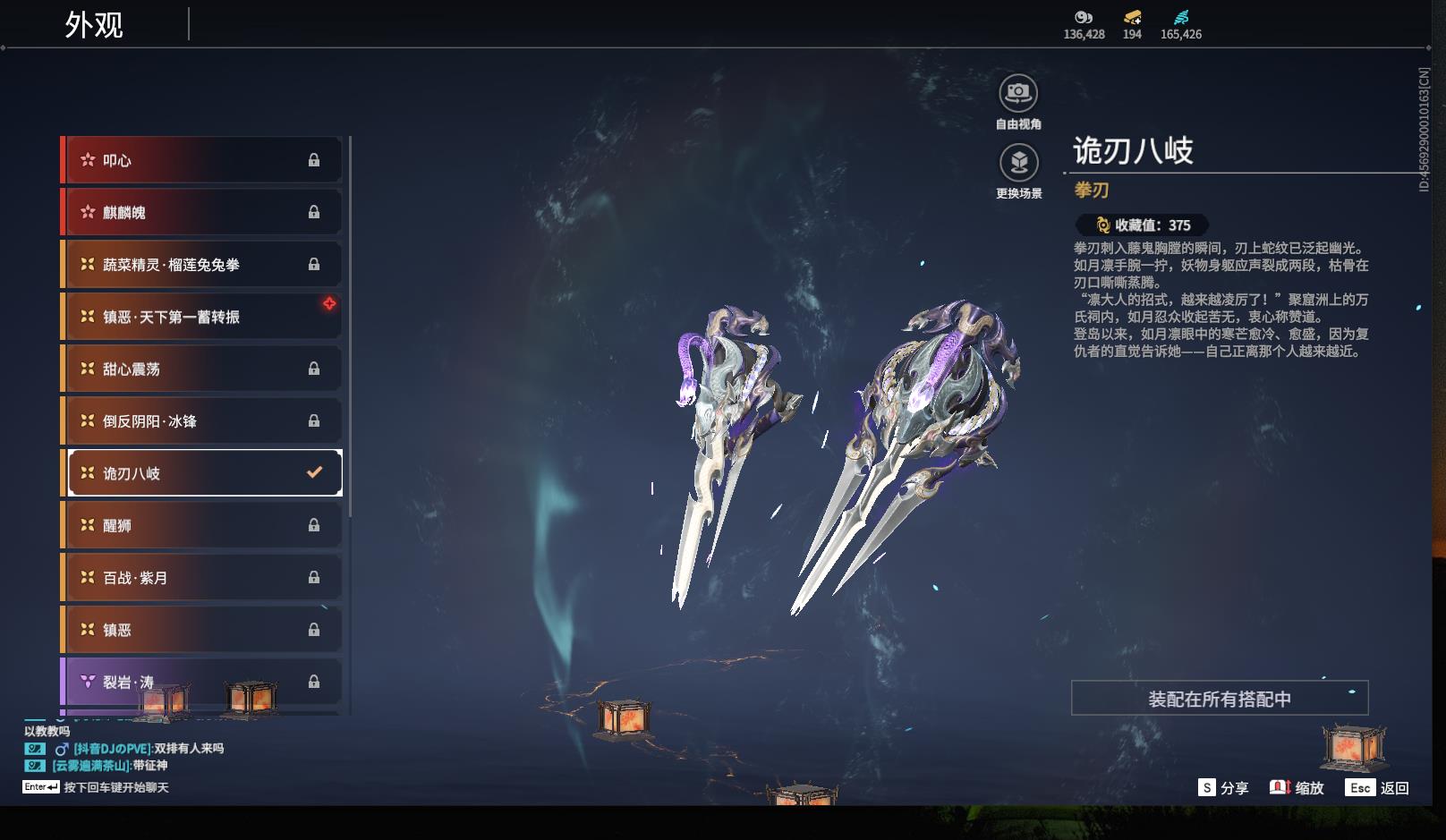
Task: Pick the 甜心震荡 skin row
Action: (202, 369)
